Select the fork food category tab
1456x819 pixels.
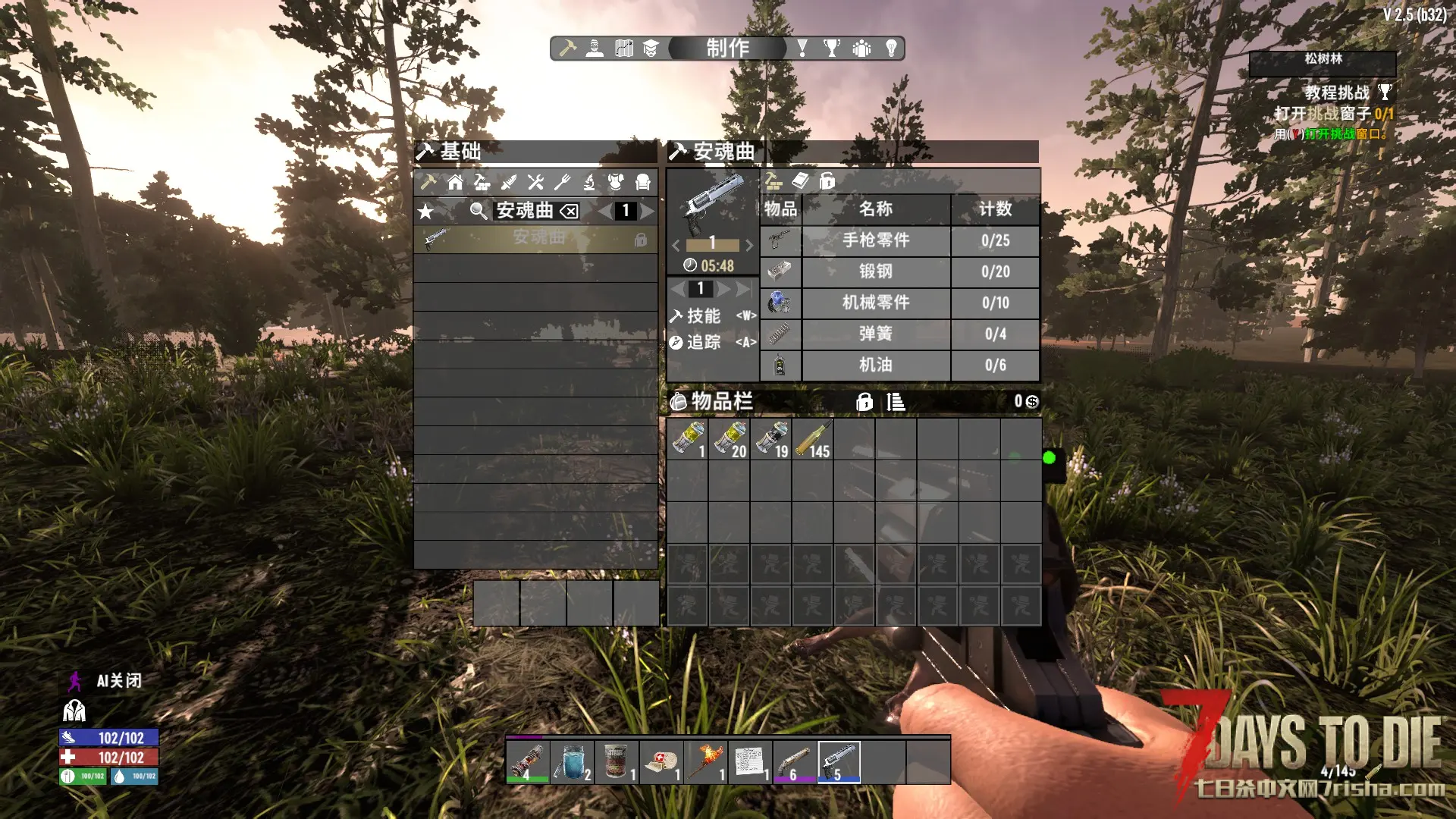562,182
